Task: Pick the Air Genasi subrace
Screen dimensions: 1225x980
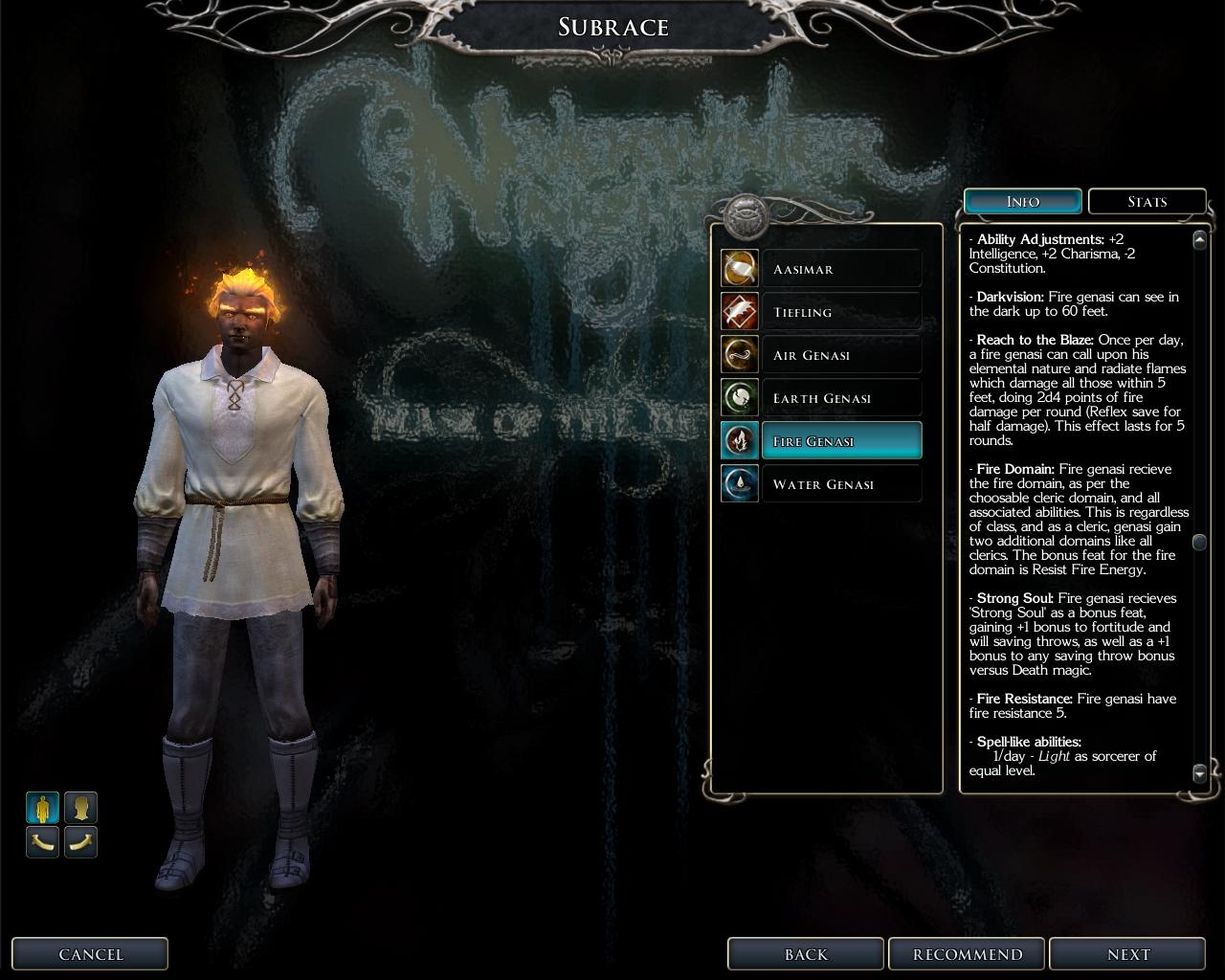Action: 840,355
